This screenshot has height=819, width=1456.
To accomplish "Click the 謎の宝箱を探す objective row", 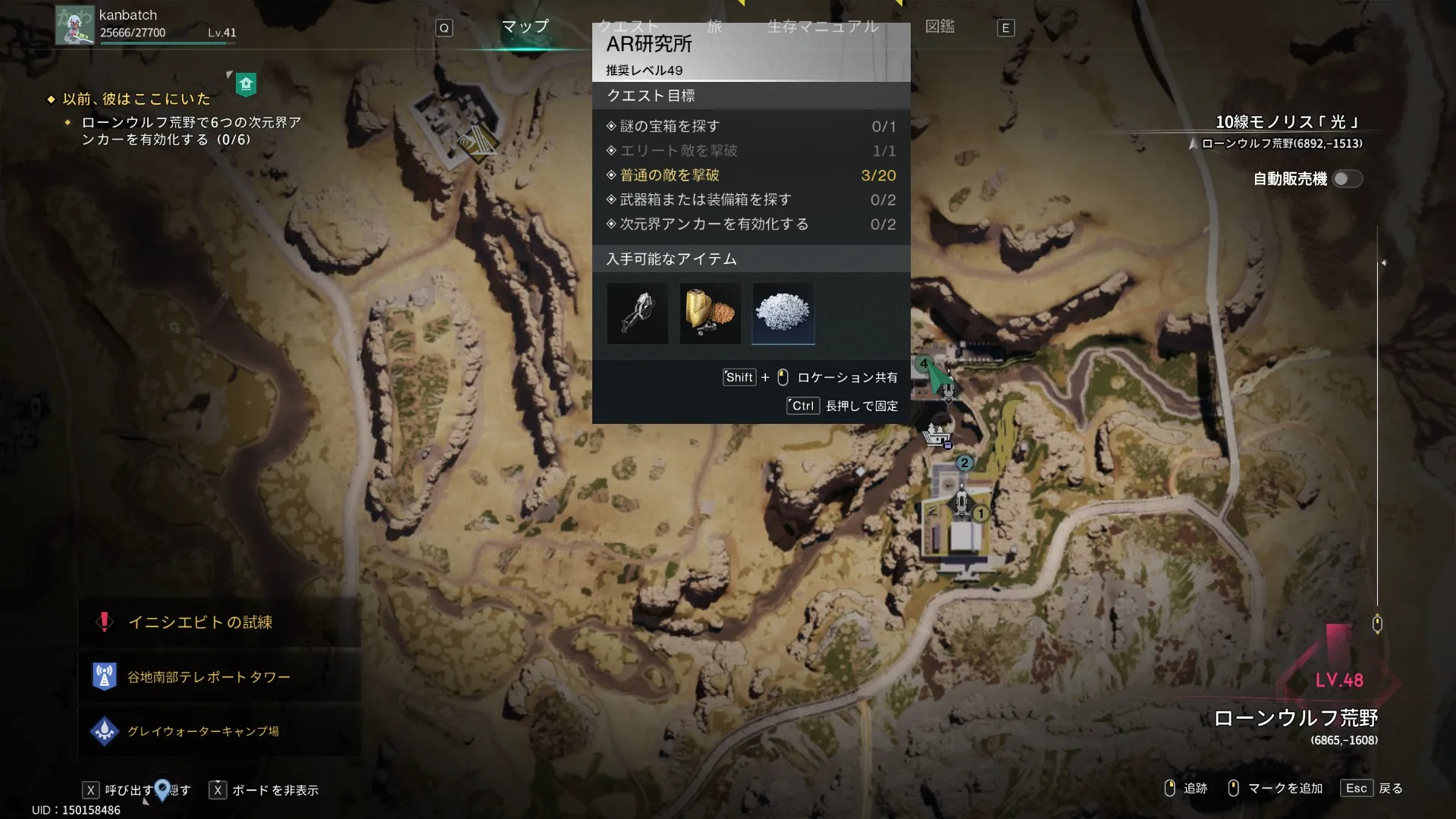I will pos(751,127).
